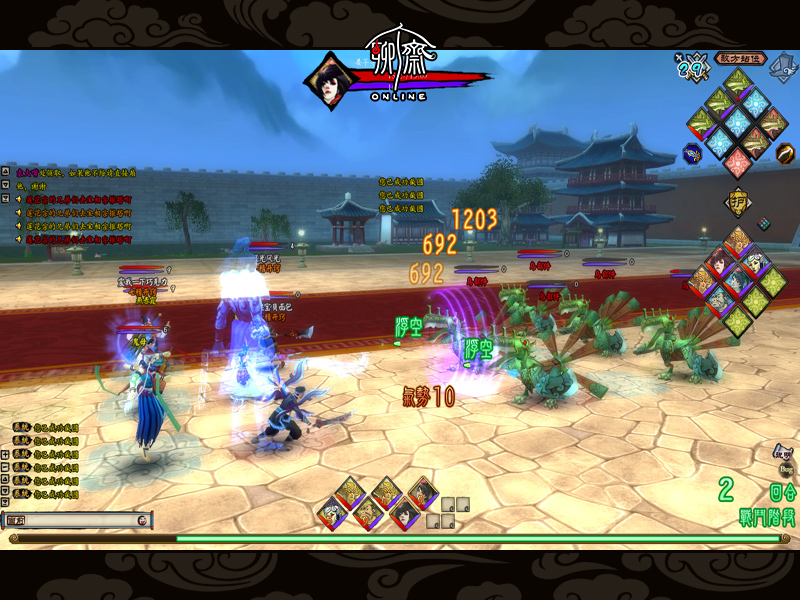Click the round blue and gold emblem icon
Image resolution: width=800 pixels, height=600 pixels.
[690, 154]
